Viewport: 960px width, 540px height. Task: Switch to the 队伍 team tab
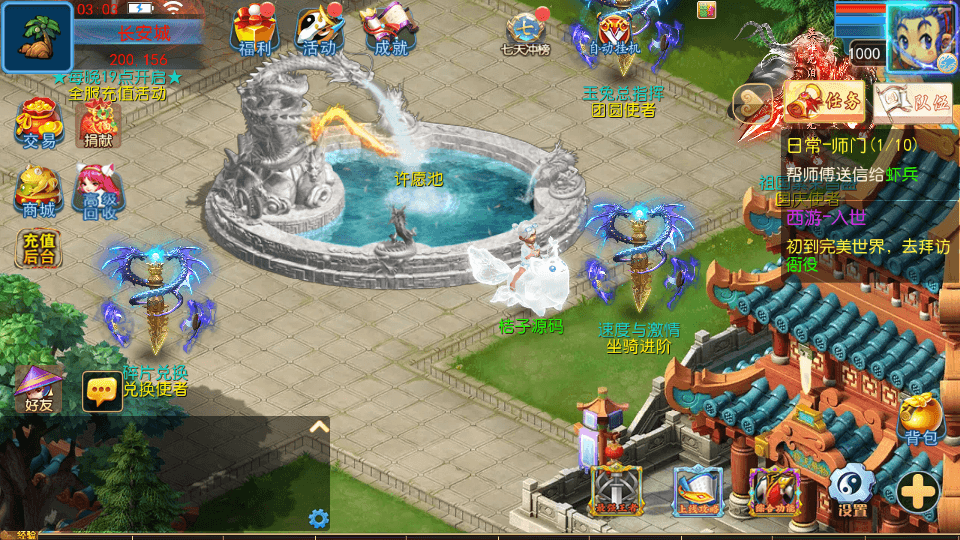coord(913,100)
